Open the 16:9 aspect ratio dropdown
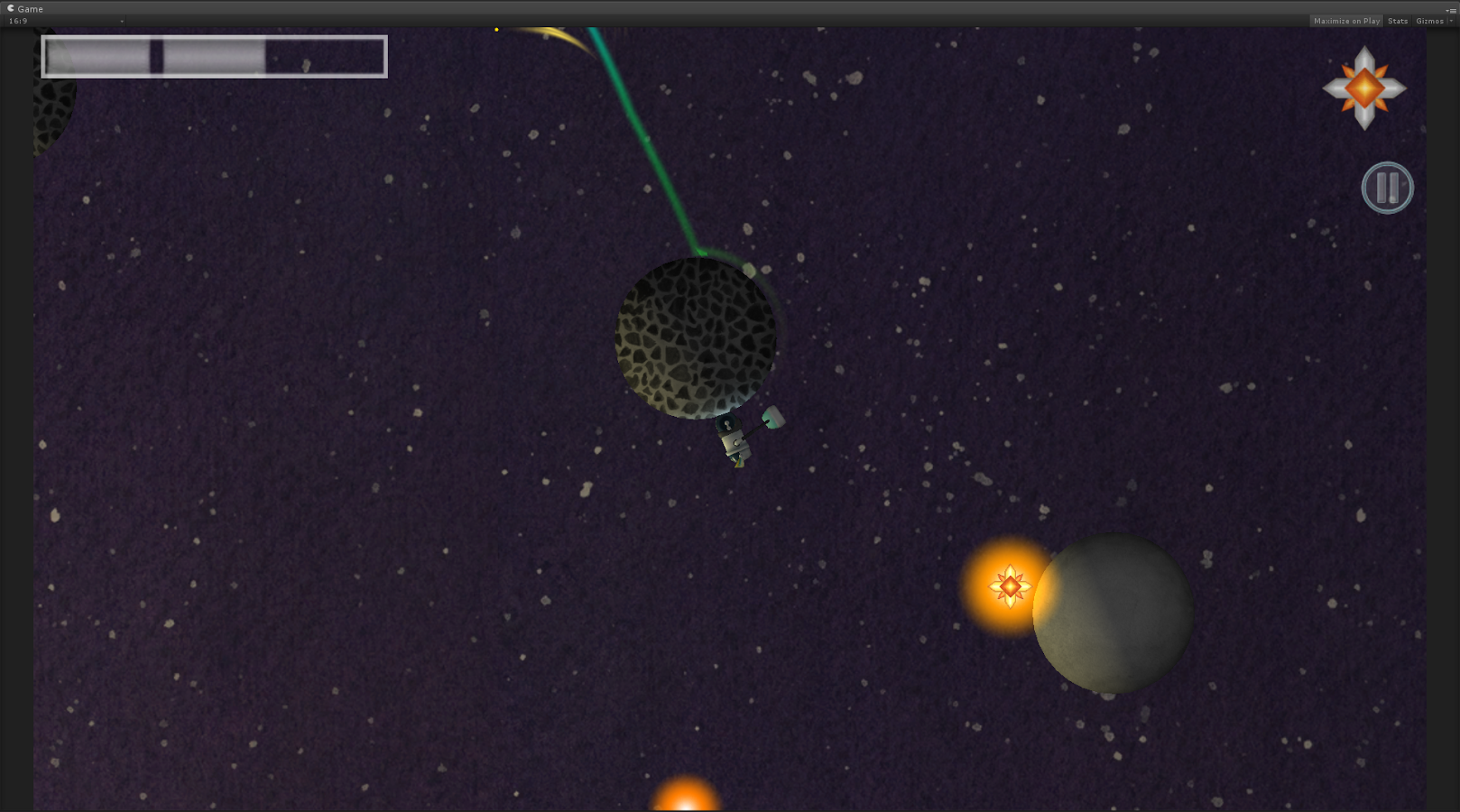This screenshot has height=812, width=1460. 65,21
